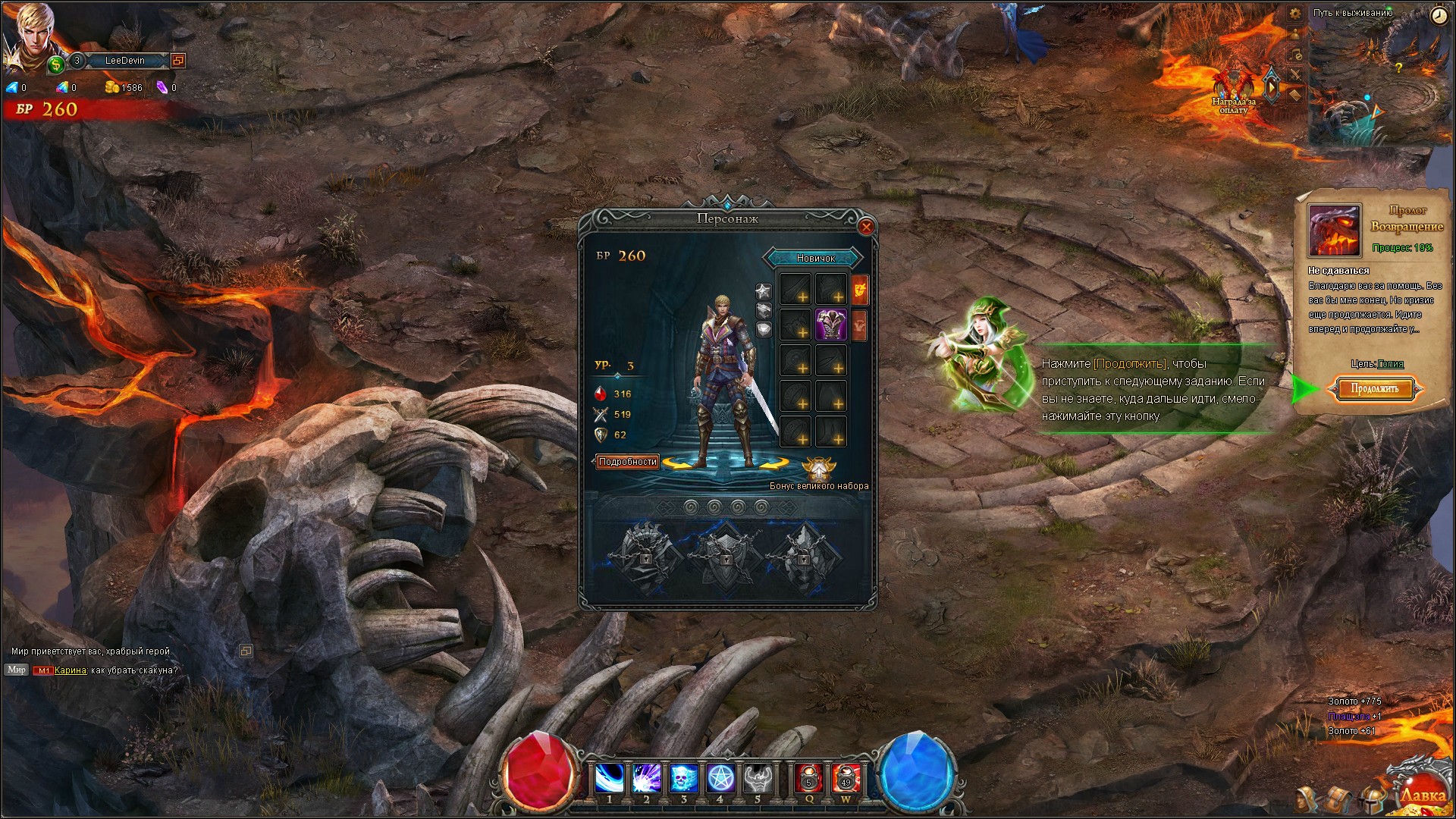This screenshot has width=1456, height=819.
Task: Close the Персонаж character window
Action: point(866,227)
